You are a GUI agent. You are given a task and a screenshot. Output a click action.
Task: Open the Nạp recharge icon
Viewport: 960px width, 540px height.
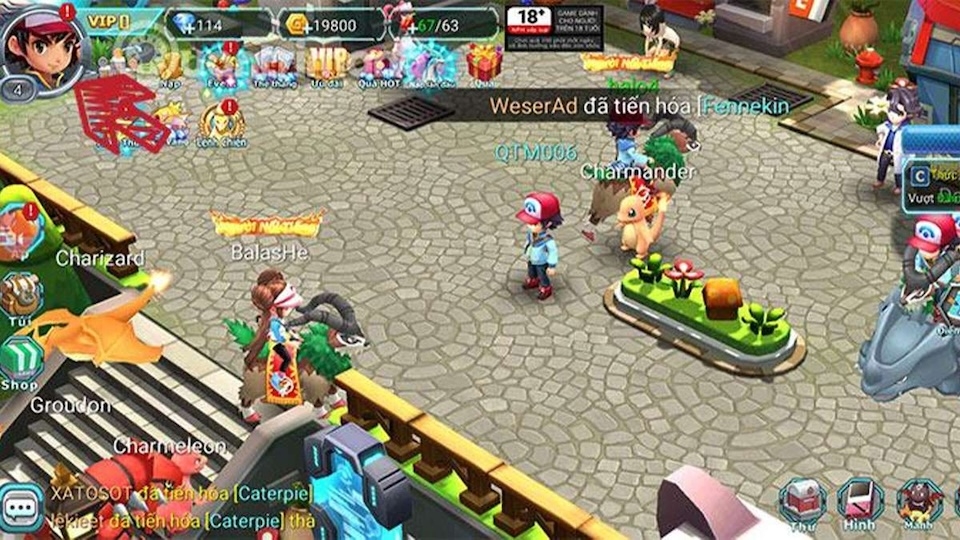tap(171, 65)
